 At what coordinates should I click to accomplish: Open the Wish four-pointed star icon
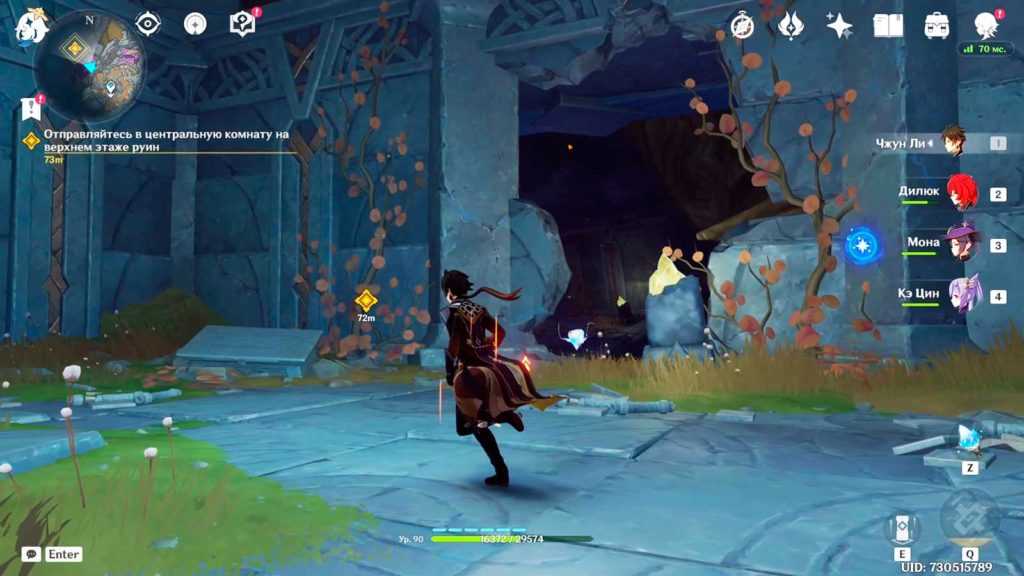[839, 26]
